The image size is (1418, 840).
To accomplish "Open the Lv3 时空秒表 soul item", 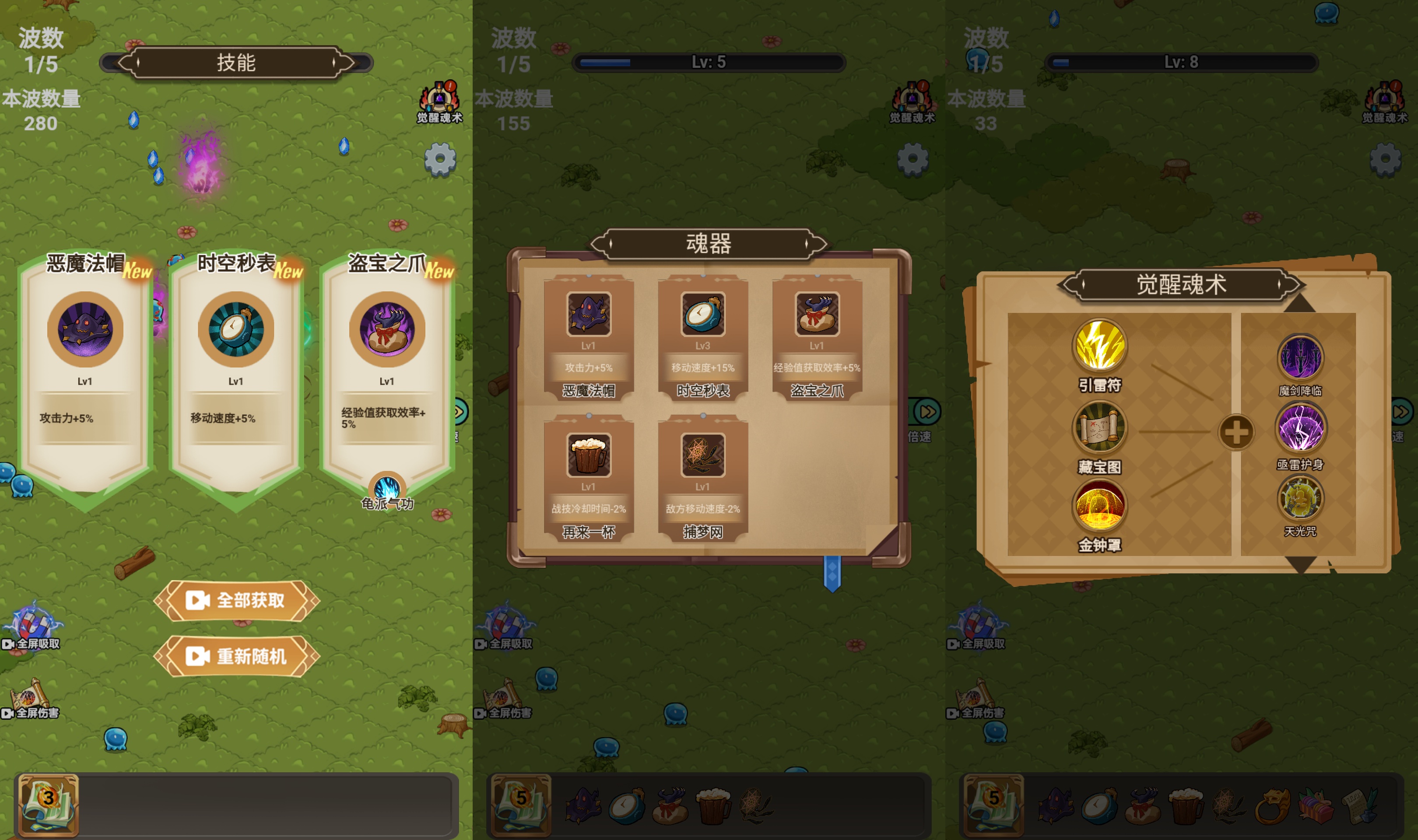I will click(x=702, y=338).
